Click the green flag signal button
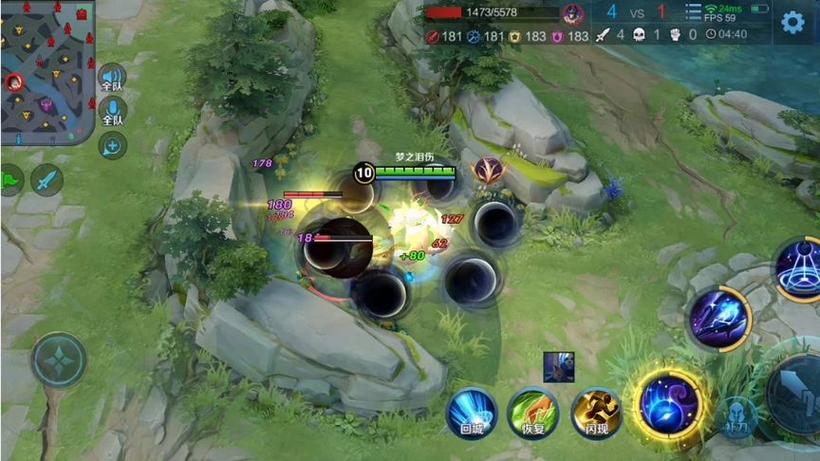Image resolution: width=820 pixels, height=461 pixels. [10, 181]
